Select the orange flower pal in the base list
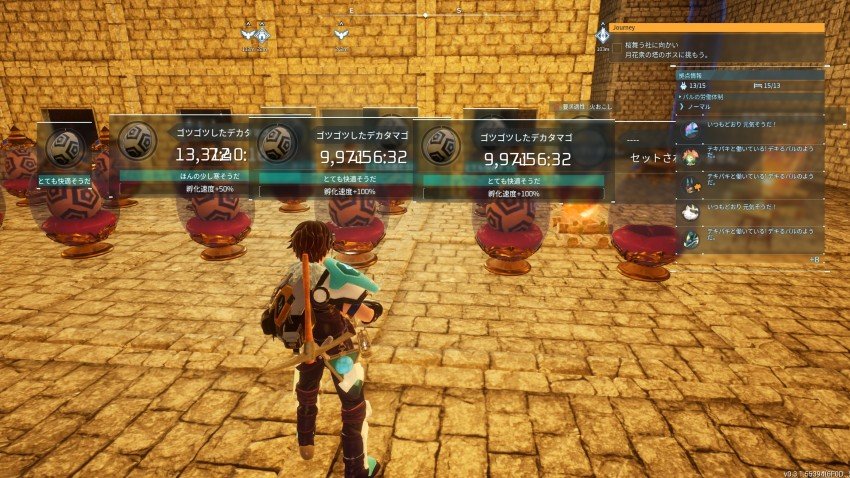 [x=691, y=158]
